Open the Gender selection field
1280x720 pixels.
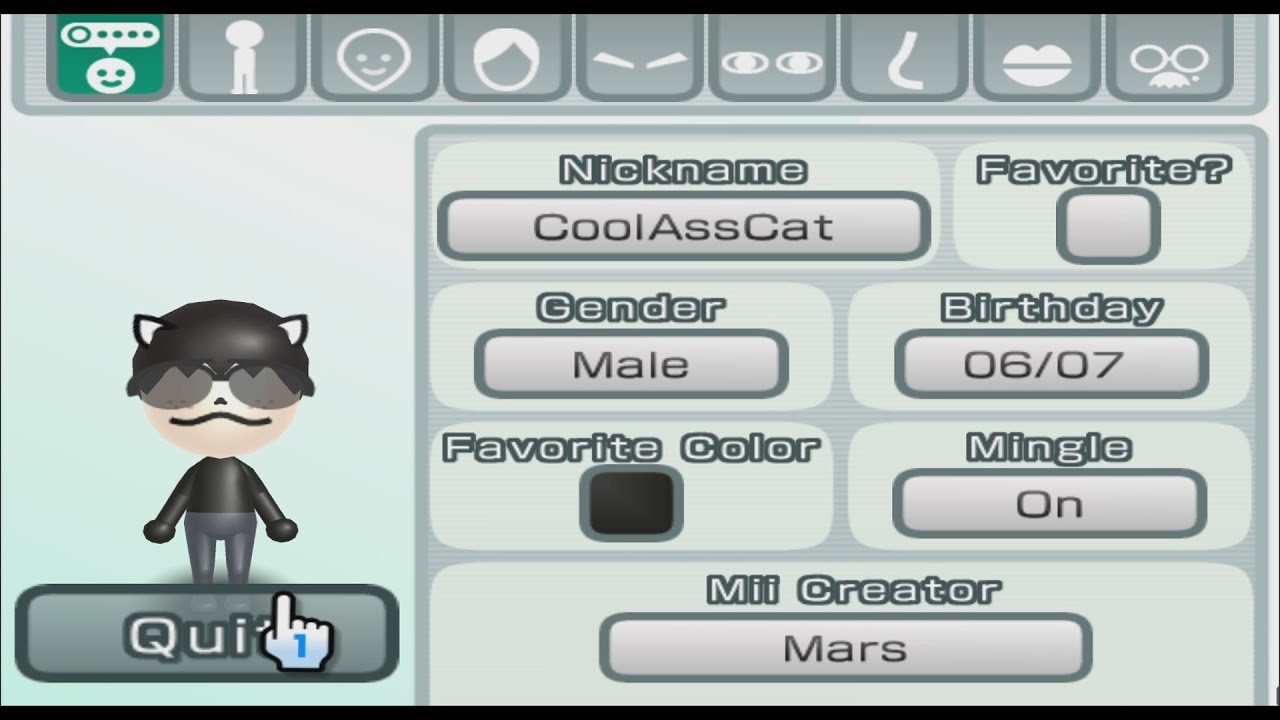630,364
